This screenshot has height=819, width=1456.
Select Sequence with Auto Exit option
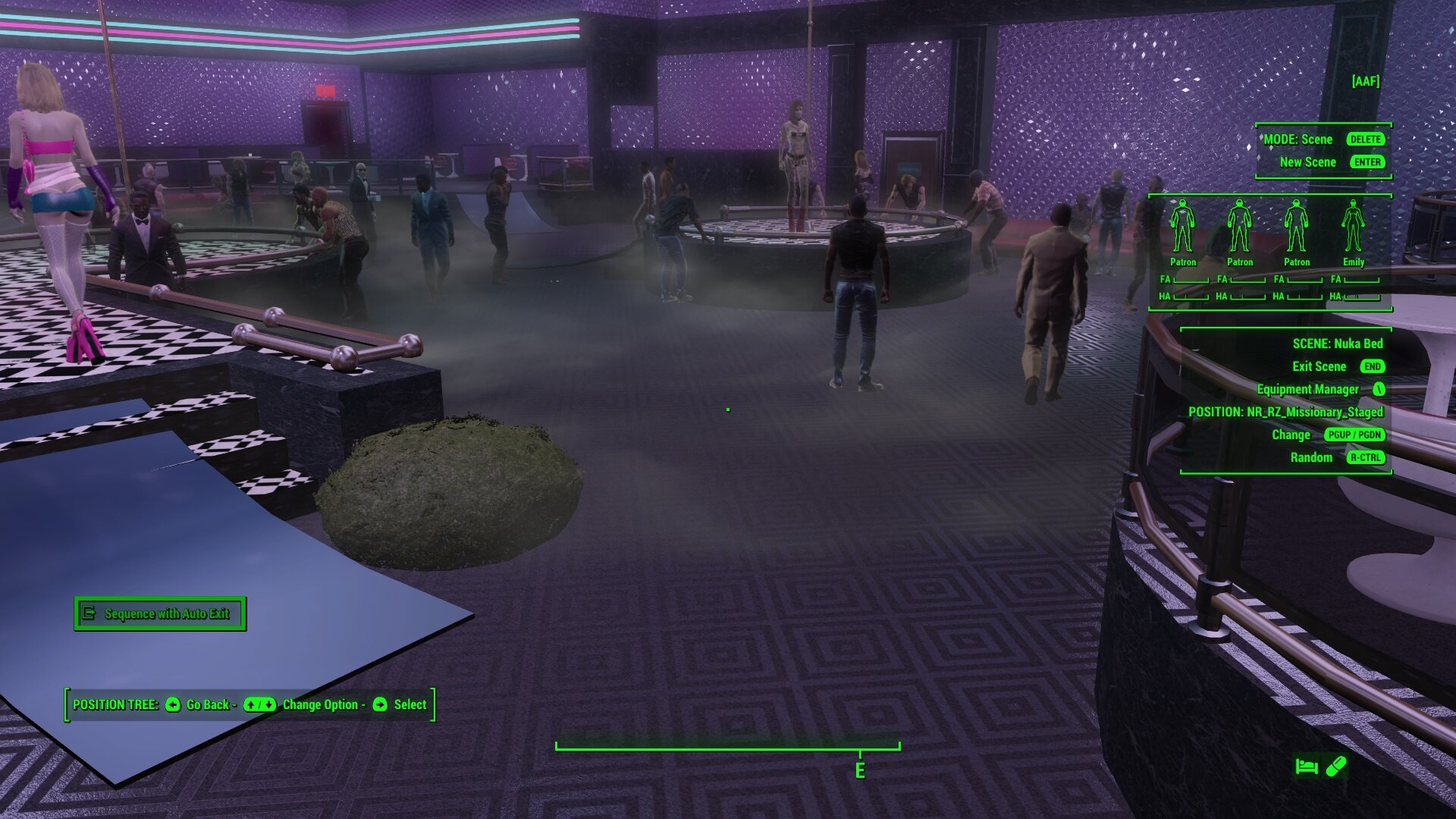(160, 613)
